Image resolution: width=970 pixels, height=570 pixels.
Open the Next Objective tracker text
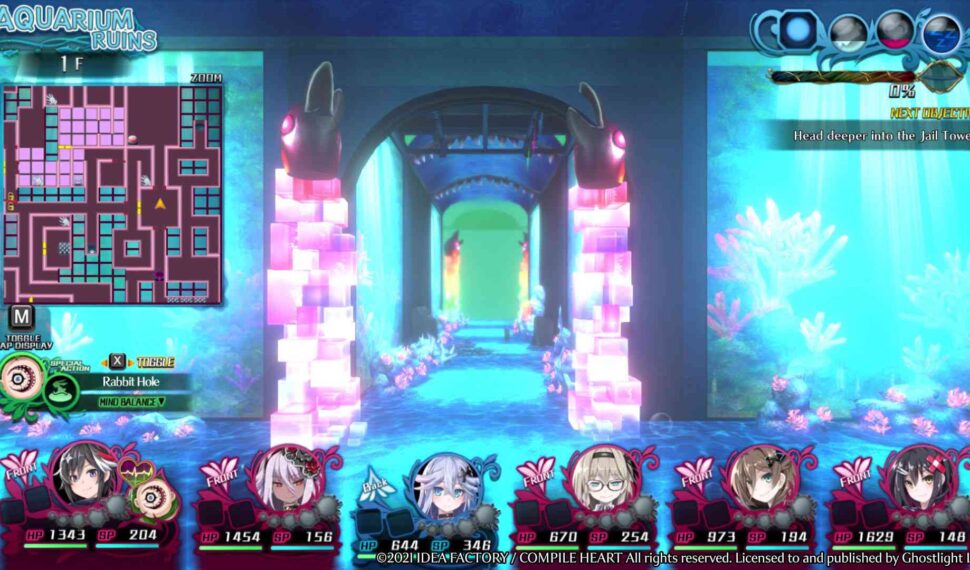(x=880, y=134)
